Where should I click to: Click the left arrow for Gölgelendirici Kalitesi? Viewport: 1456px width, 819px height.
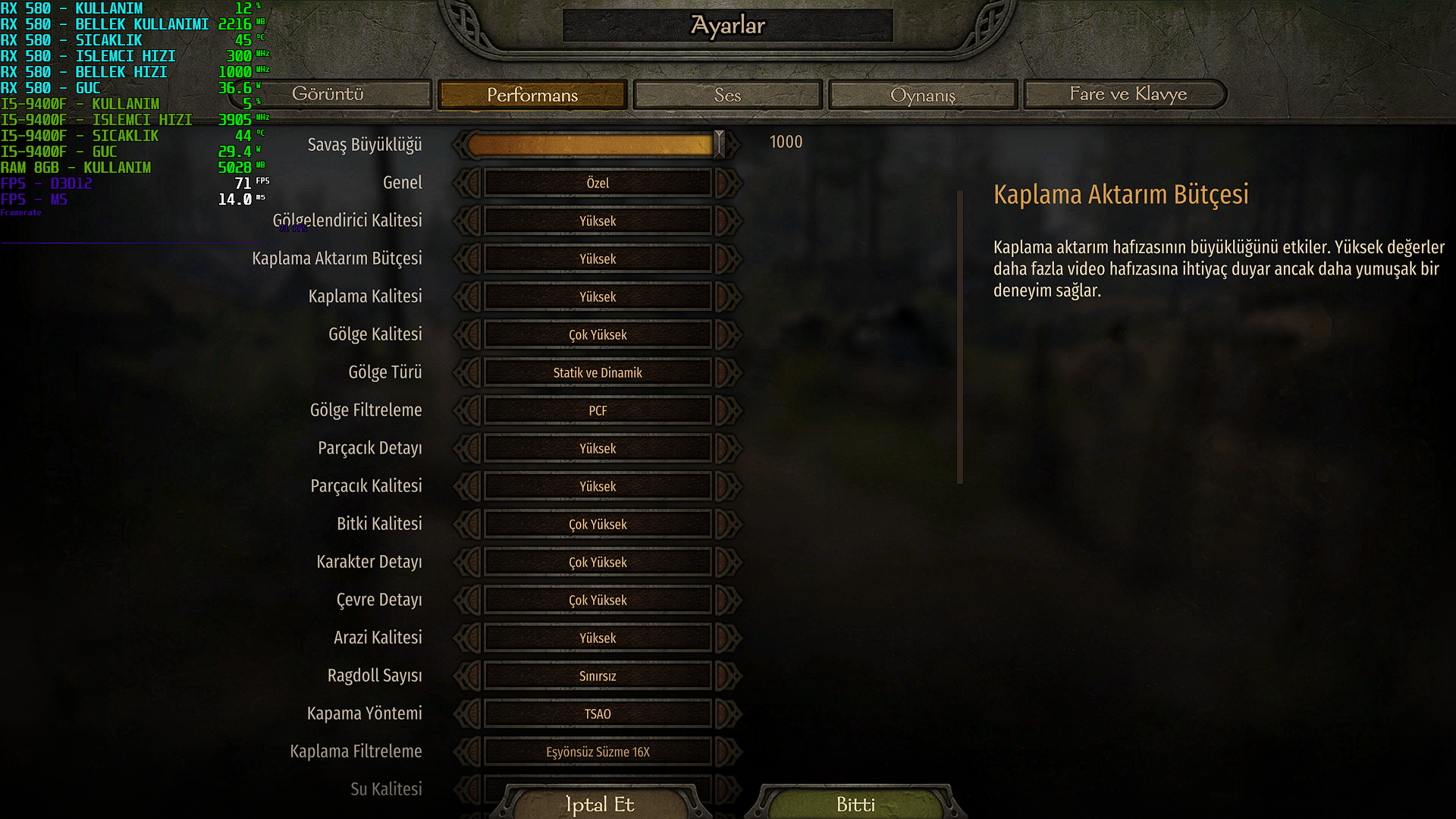click(x=470, y=221)
